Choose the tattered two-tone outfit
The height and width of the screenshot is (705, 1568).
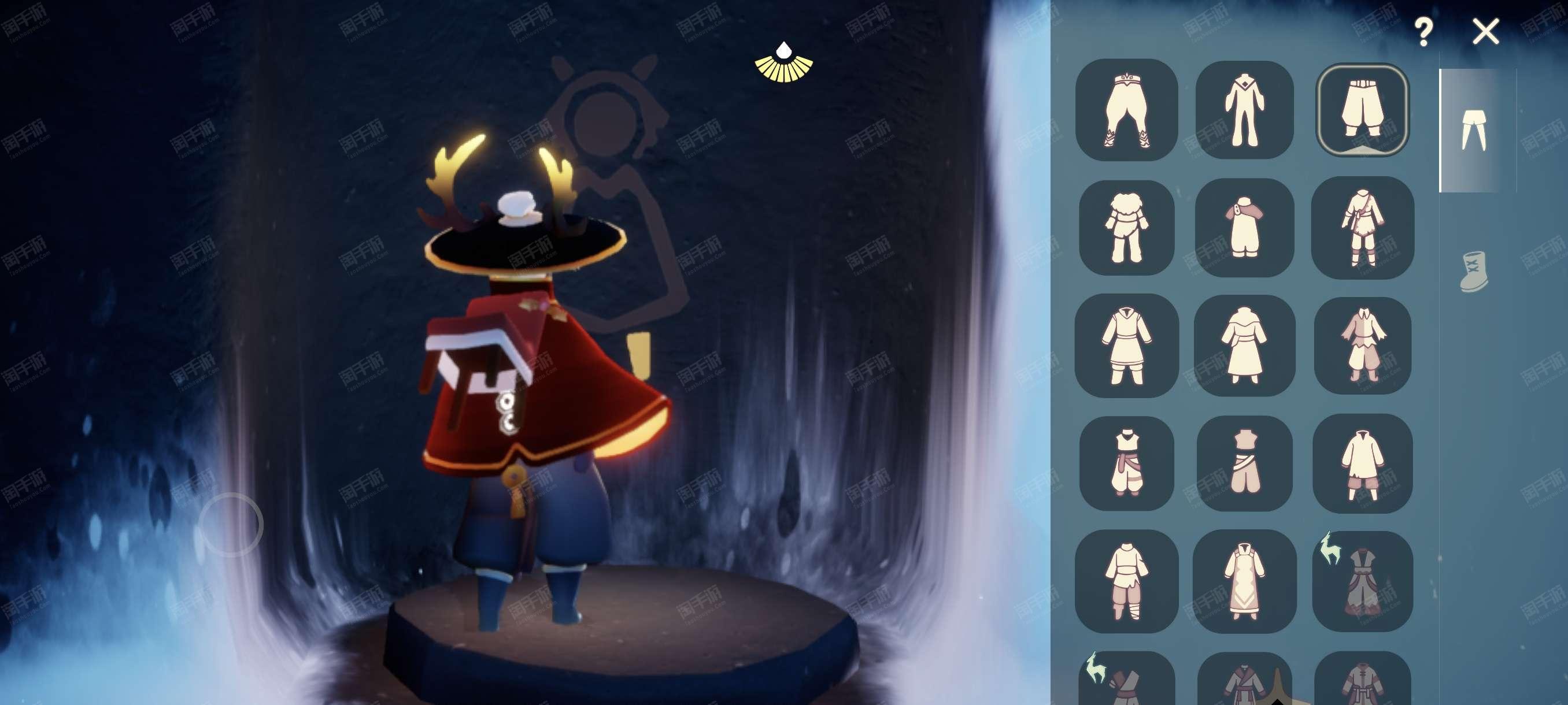[x=1362, y=346]
